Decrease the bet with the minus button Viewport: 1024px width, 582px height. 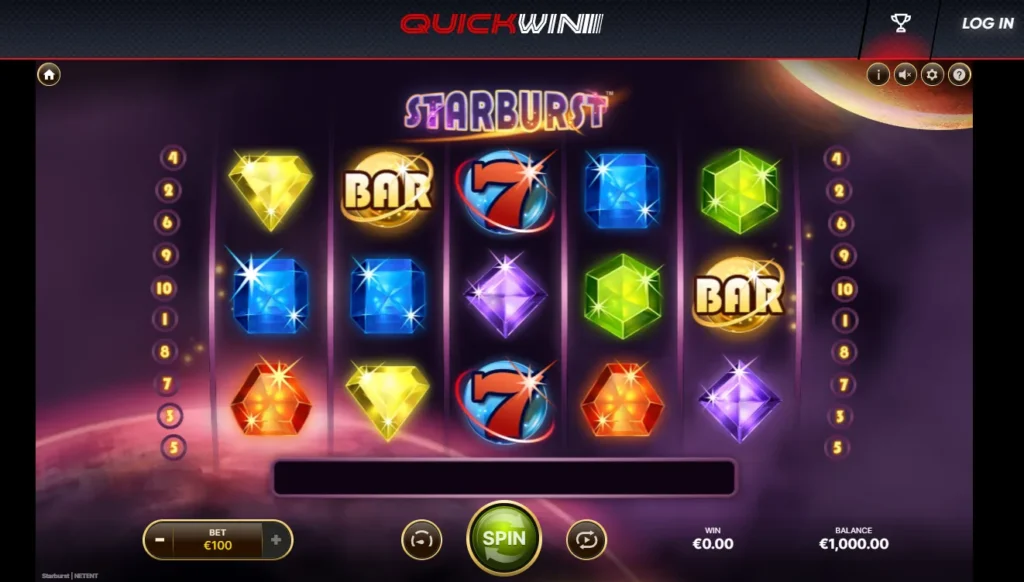160,540
